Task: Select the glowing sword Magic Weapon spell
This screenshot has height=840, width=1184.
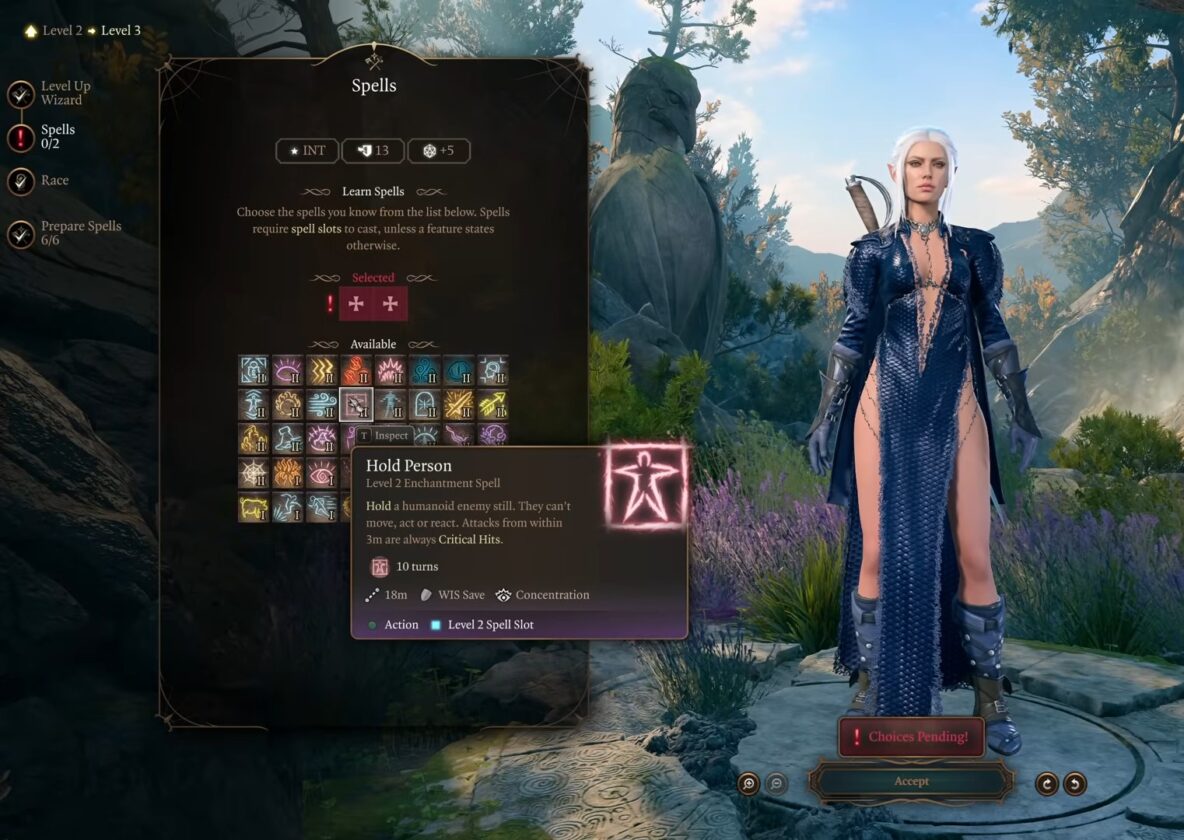Action: pyautogui.click(x=458, y=405)
